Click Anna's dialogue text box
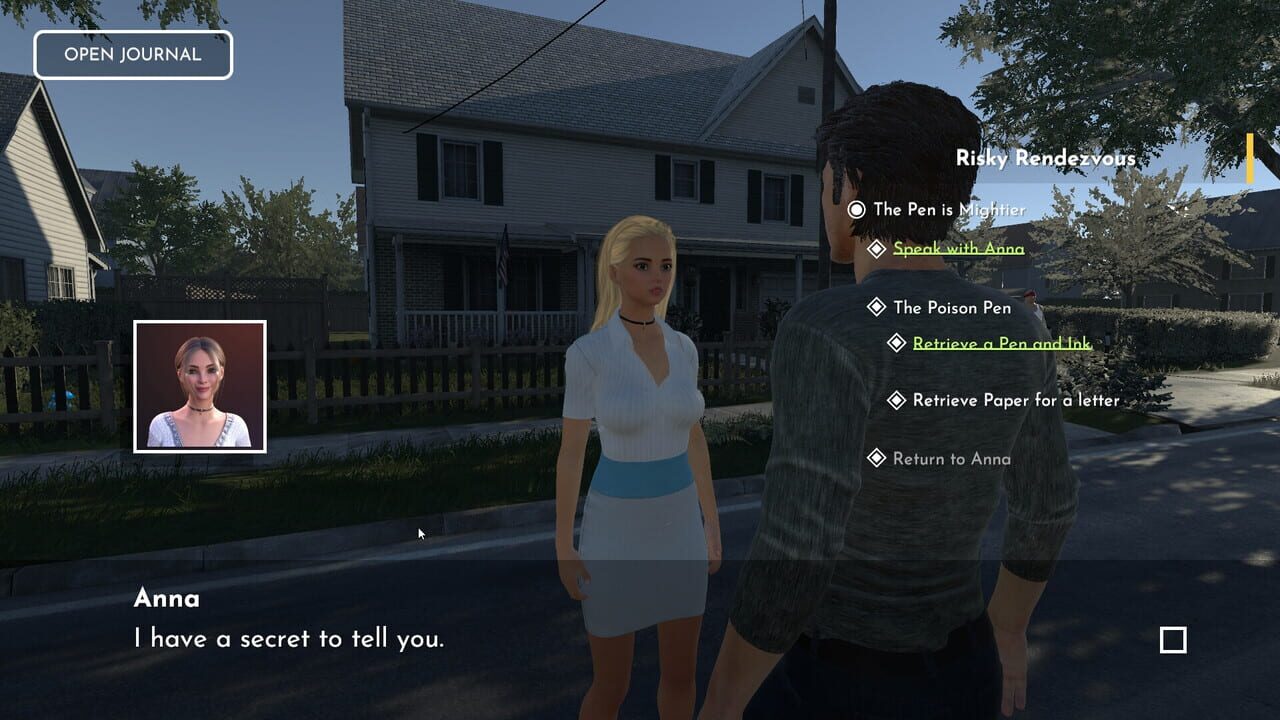This screenshot has width=1280, height=720. tap(290, 638)
